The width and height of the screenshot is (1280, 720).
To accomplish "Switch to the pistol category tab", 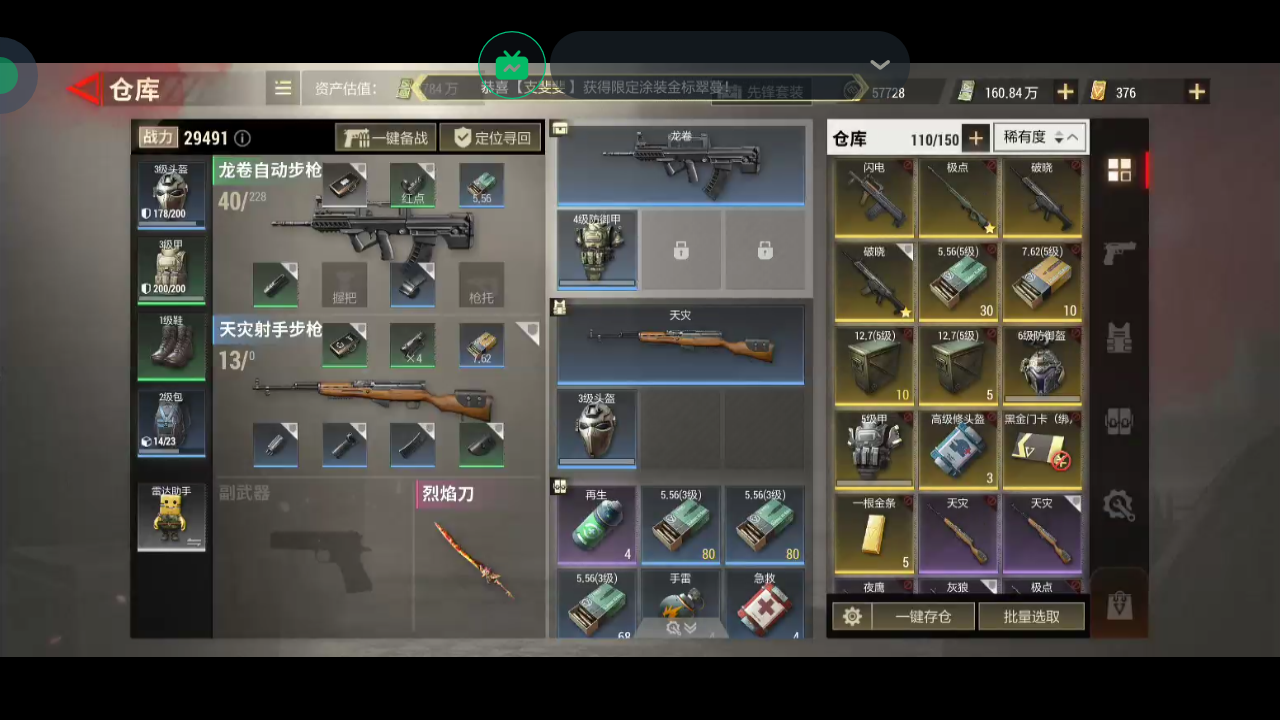I will pos(1119,253).
